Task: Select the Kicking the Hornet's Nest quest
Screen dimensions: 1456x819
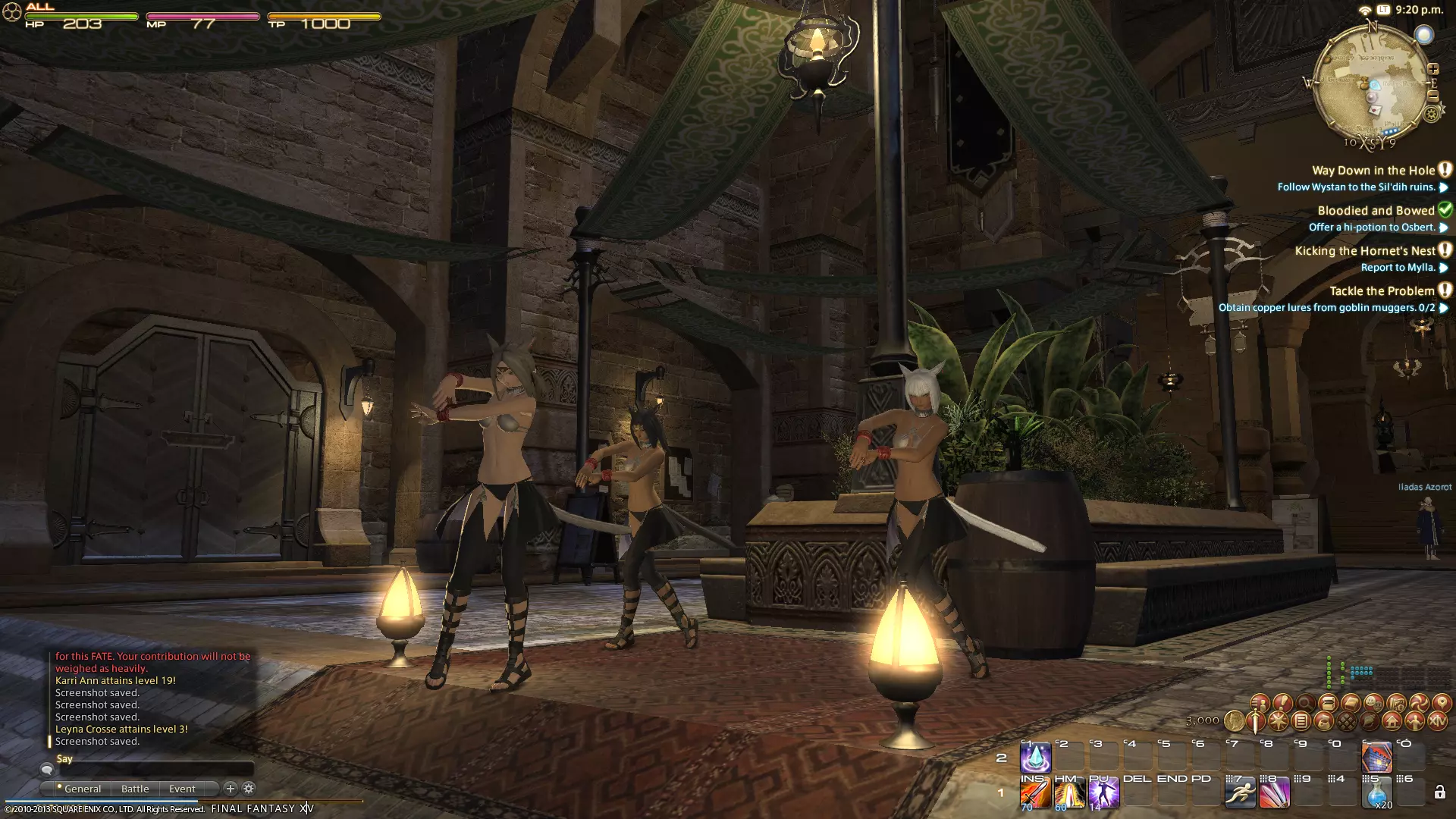Action: (x=1365, y=251)
